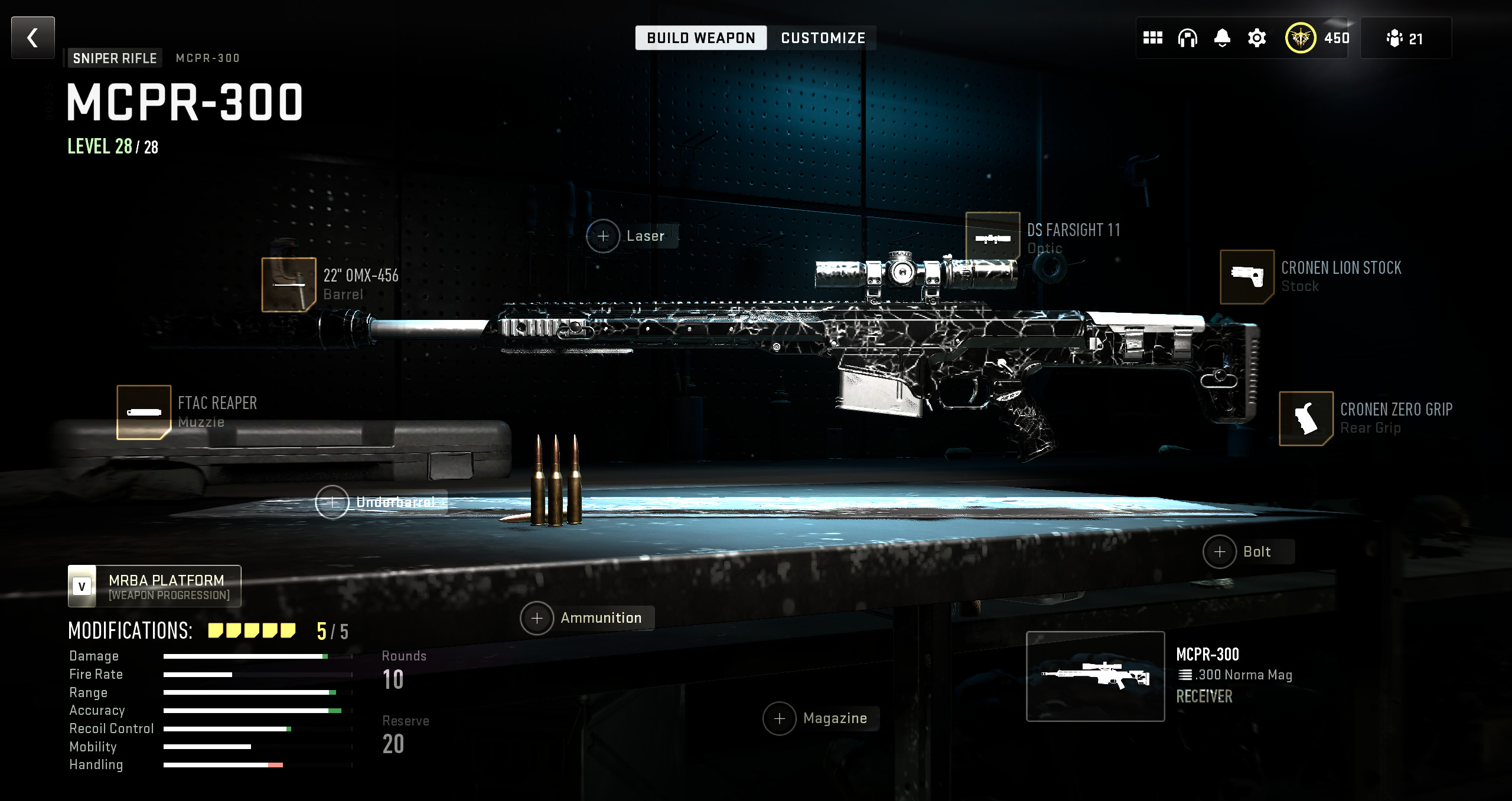Screen dimensions: 1512x801
Task: Add an Underbarrel attachment
Action: pyautogui.click(x=333, y=502)
